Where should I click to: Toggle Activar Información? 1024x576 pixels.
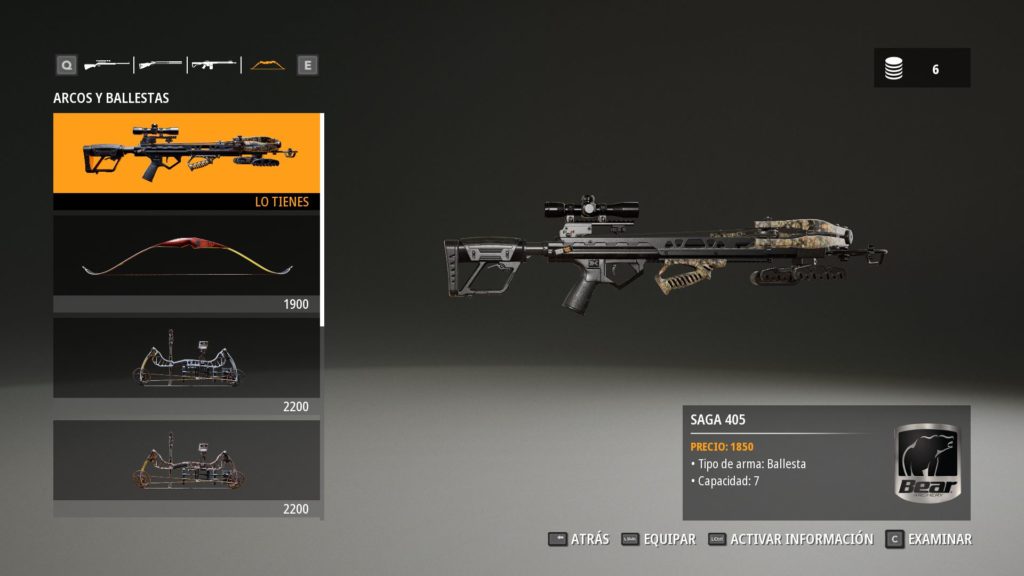pos(790,539)
